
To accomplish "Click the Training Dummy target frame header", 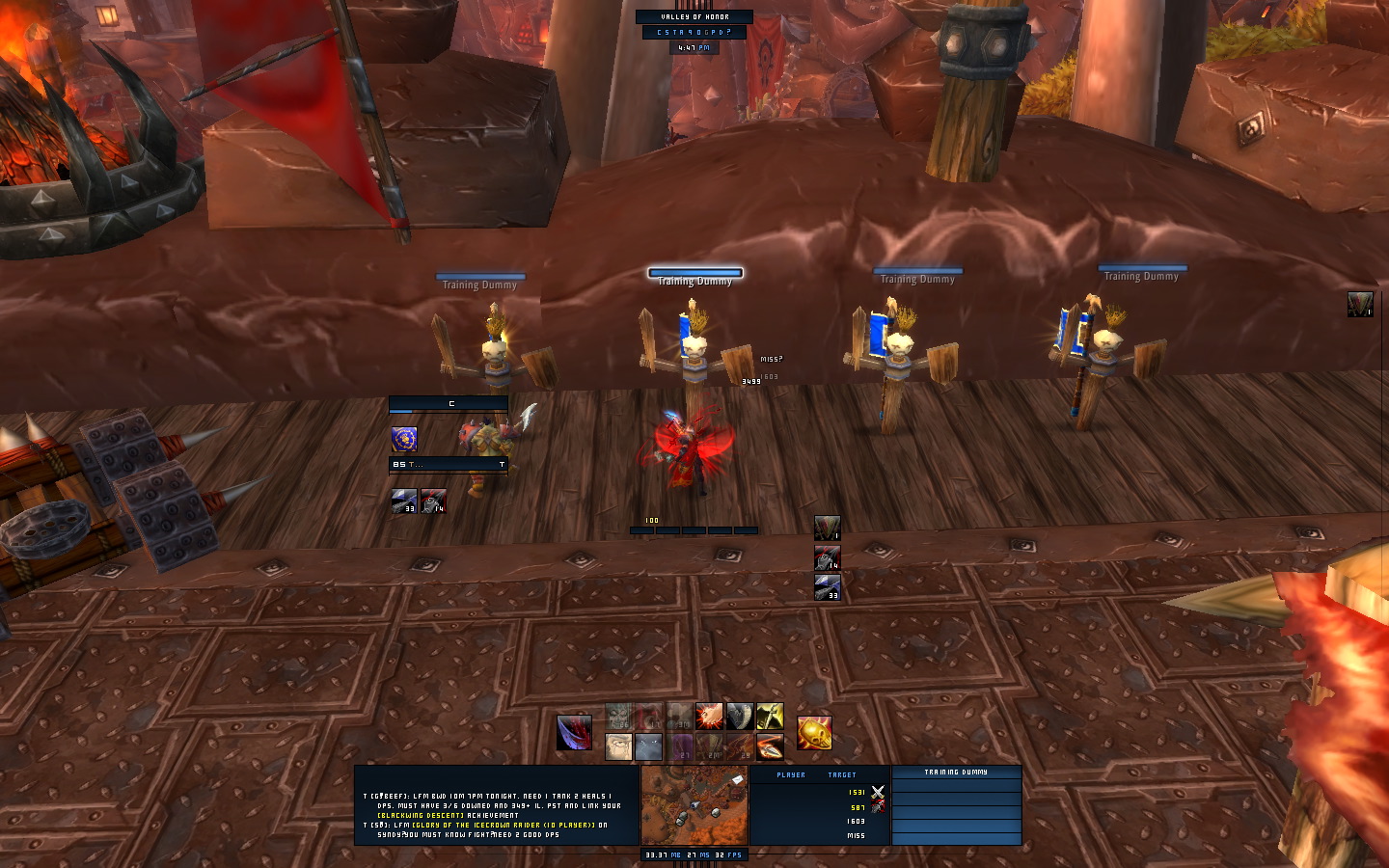I will pyautogui.click(x=956, y=772).
